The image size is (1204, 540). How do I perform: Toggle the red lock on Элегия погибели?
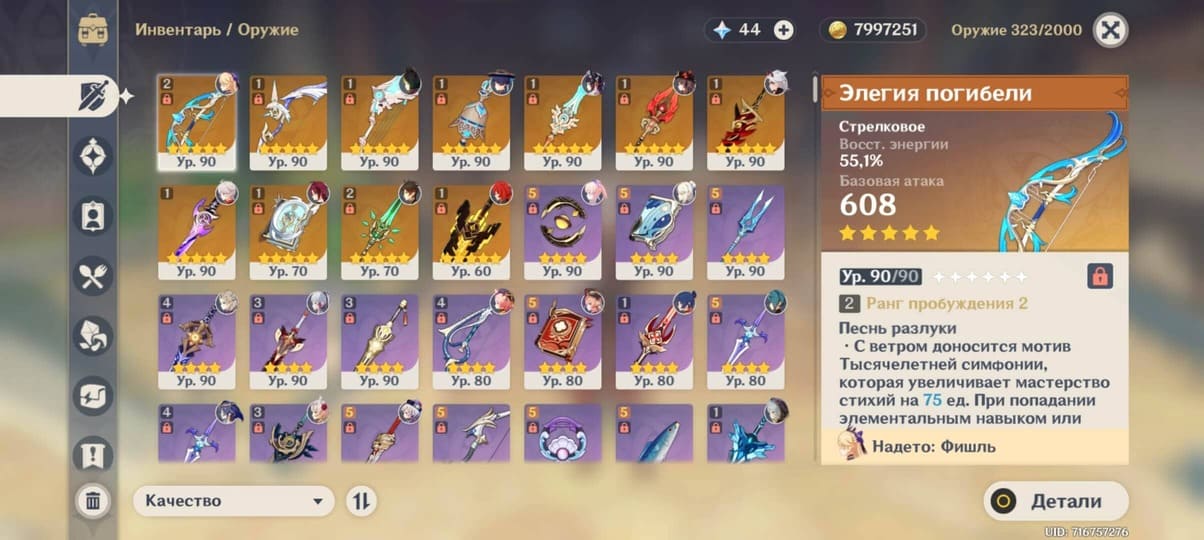pos(1100,276)
